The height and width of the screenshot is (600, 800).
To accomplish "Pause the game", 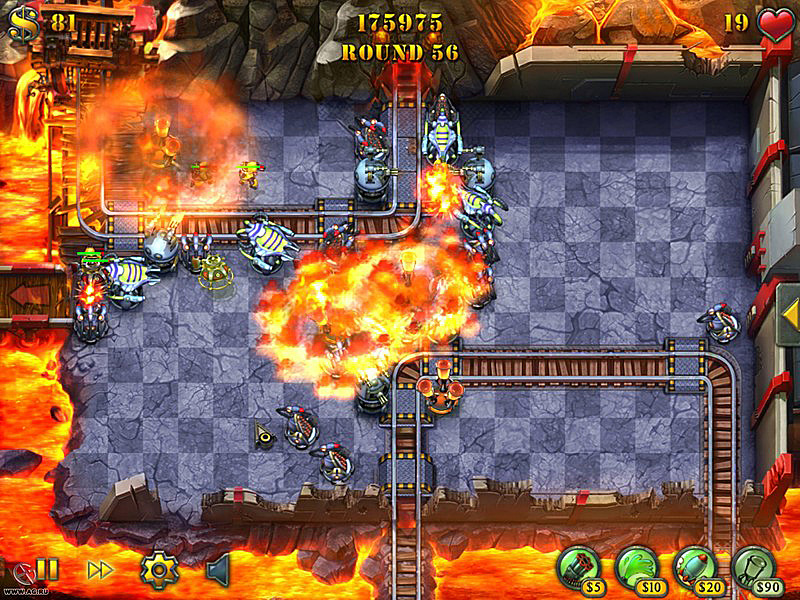I will click(47, 570).
